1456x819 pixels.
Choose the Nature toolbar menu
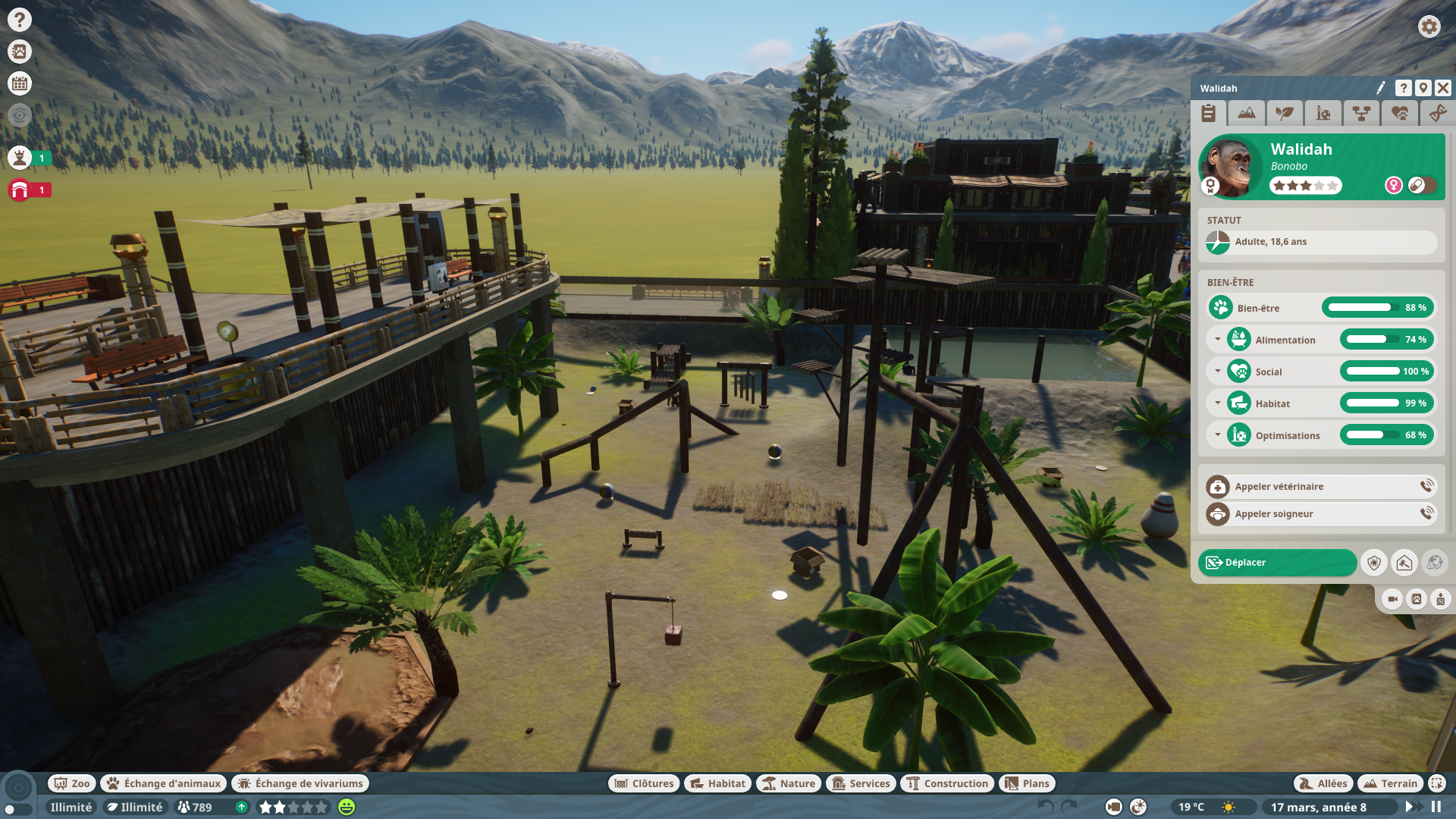click(x=789, y=783)
